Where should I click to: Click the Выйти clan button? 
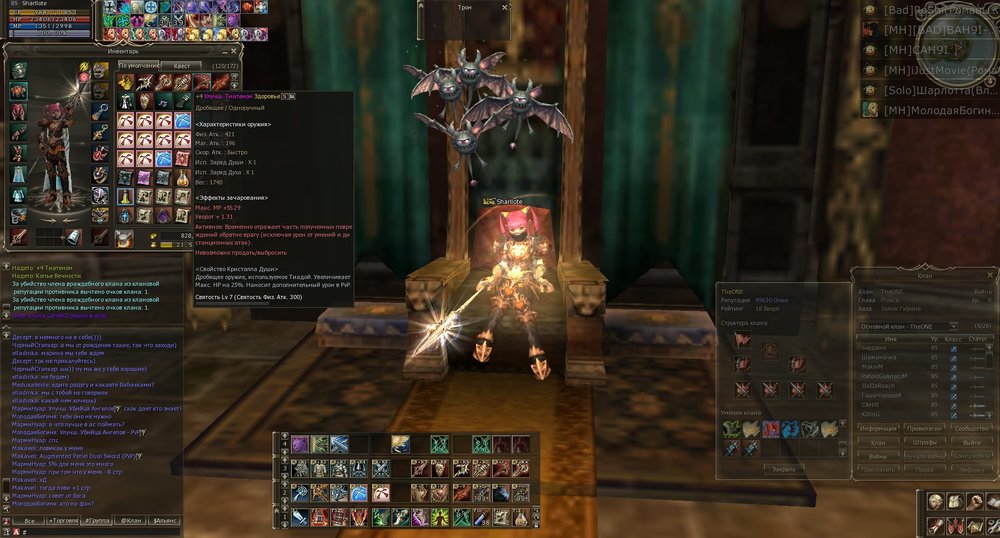971,441
